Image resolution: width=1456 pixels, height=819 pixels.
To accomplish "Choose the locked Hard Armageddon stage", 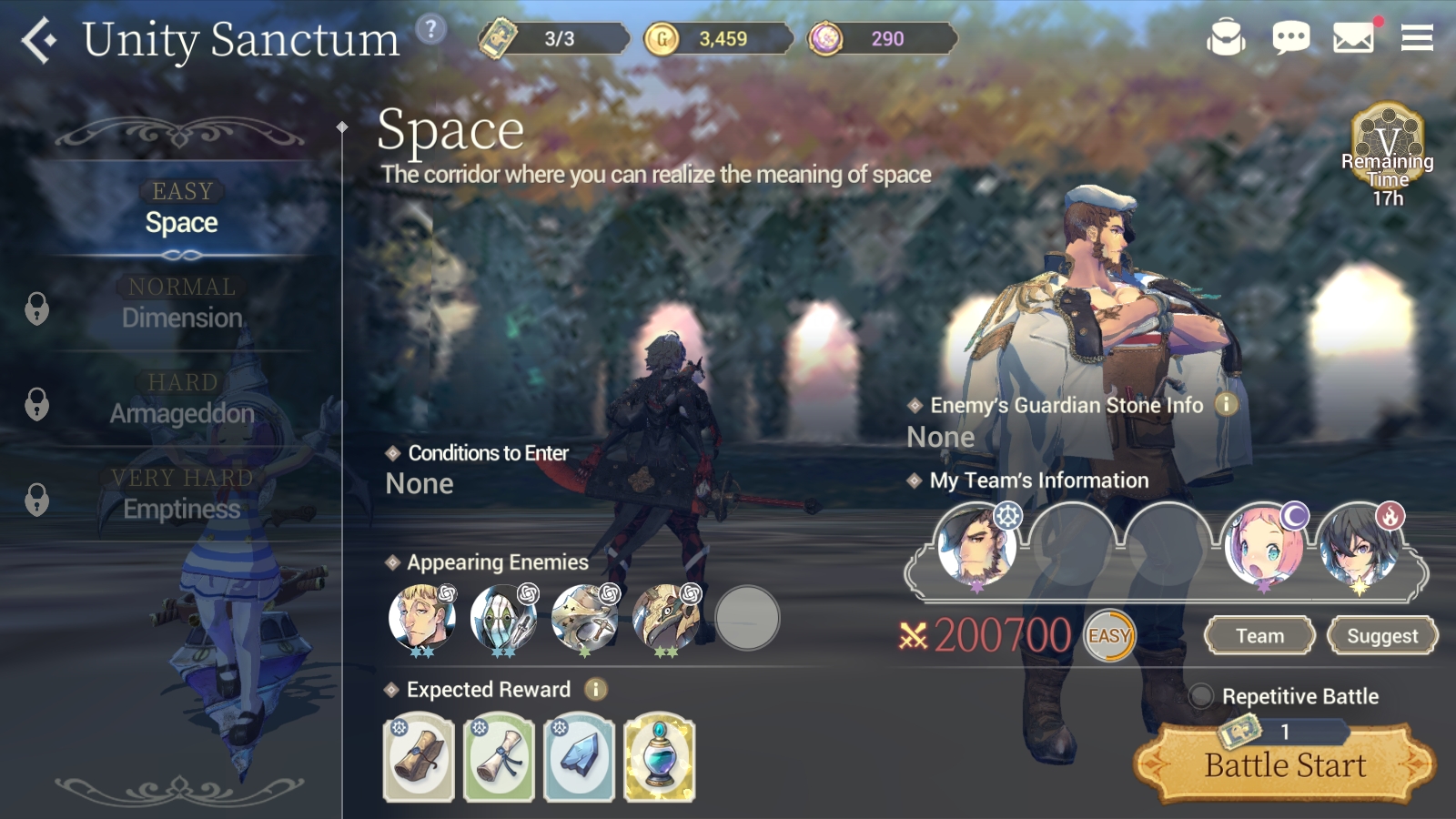I will point(182,400).
